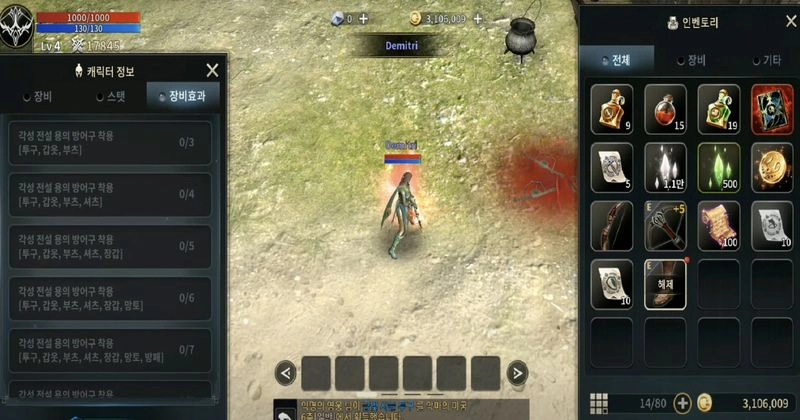This screenshot has width=800, height=420.
Task: Page the hotbar left with the arrow
Action: click(x=285, y=374)
